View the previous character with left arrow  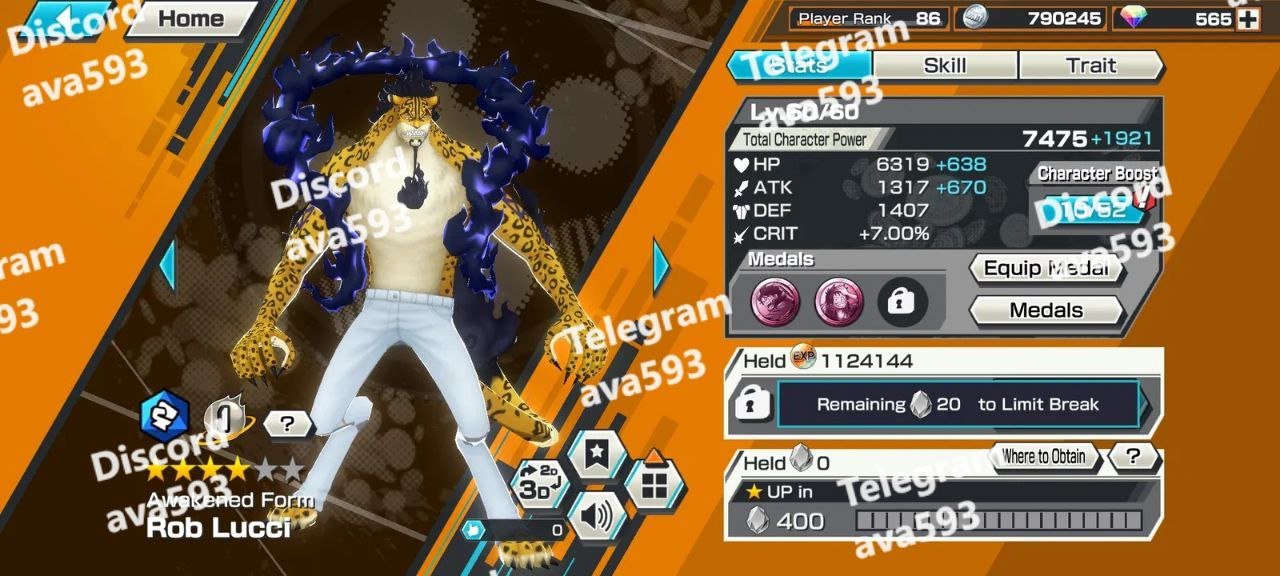pos(167,266)
